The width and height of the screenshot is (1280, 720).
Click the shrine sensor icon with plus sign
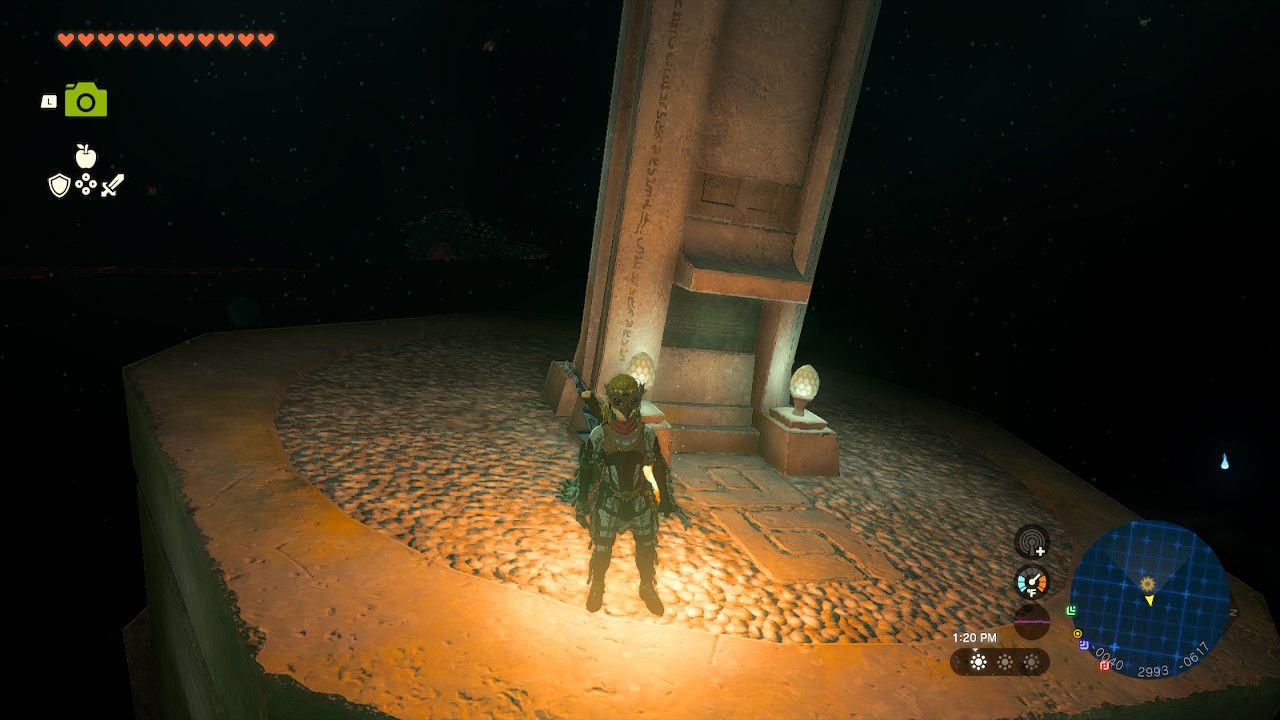point(1031,544)
